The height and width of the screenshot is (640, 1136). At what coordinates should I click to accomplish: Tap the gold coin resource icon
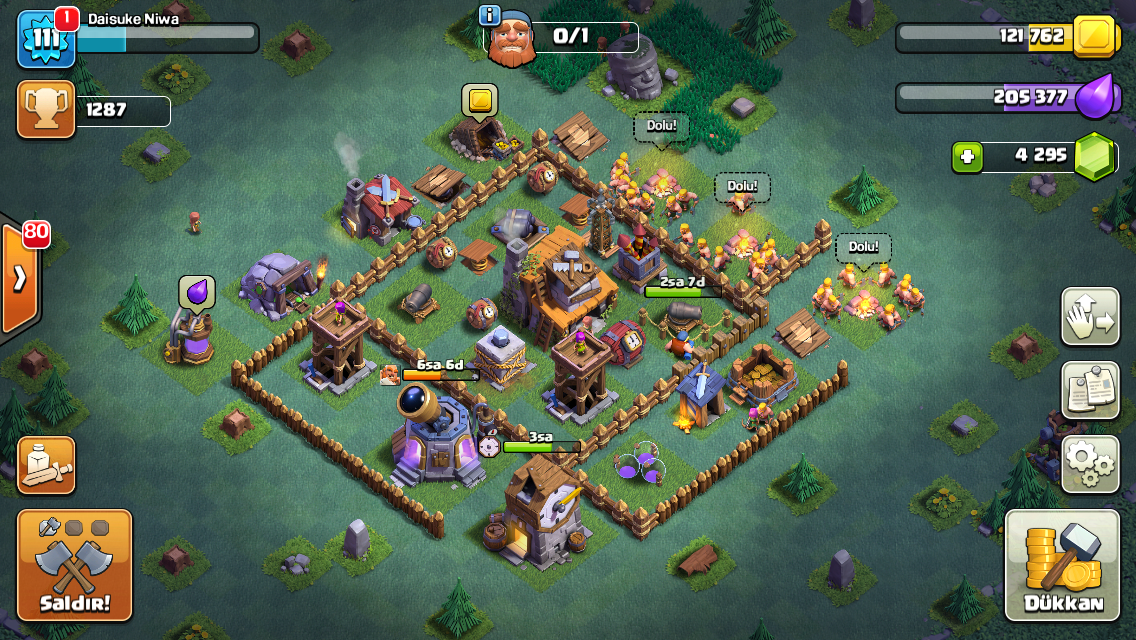tap(1093, 38)
